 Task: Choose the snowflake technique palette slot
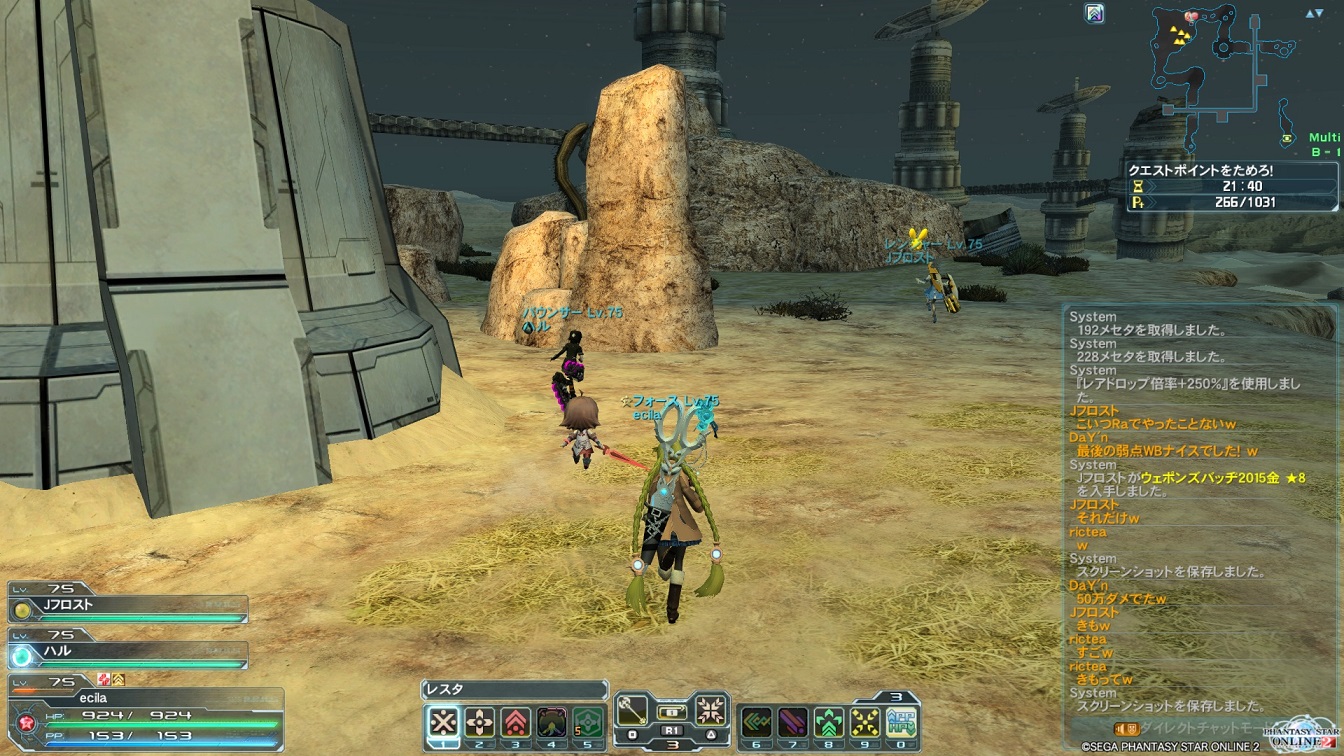pyautogui.click(x=710, y=713)
